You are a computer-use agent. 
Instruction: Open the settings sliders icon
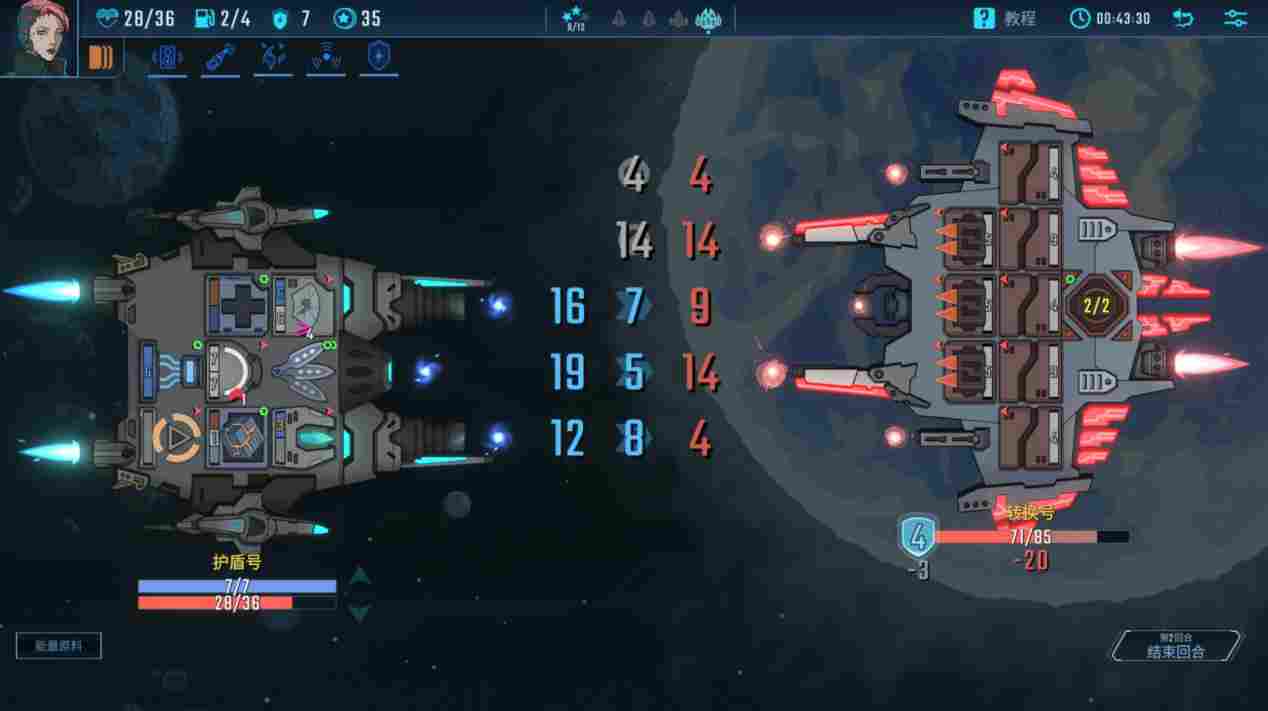[1235, 18]
